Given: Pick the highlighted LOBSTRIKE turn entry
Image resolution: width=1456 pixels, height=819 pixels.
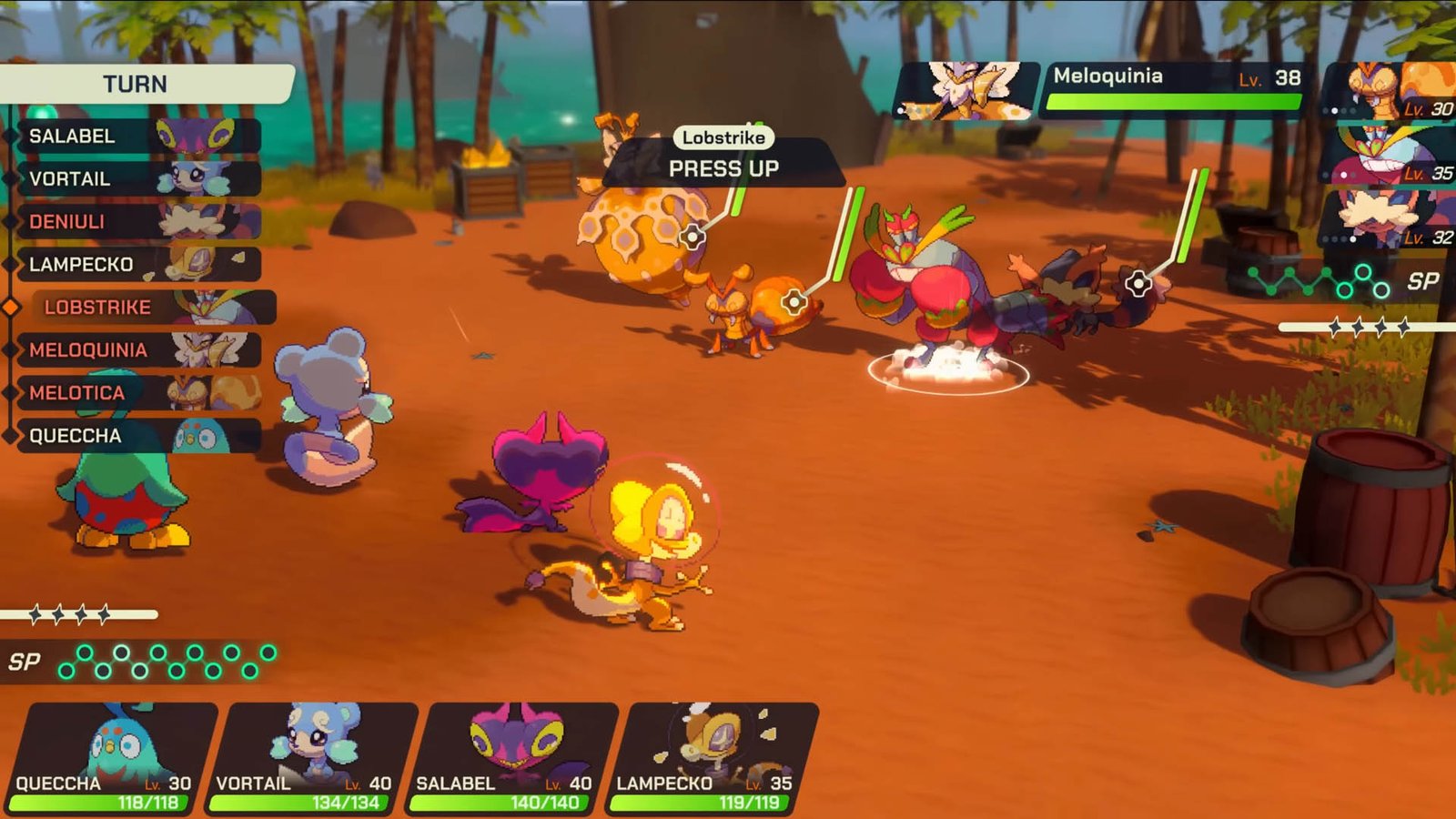Looking at the screenshot, I should pyautogui.click(x=150, y=308).
